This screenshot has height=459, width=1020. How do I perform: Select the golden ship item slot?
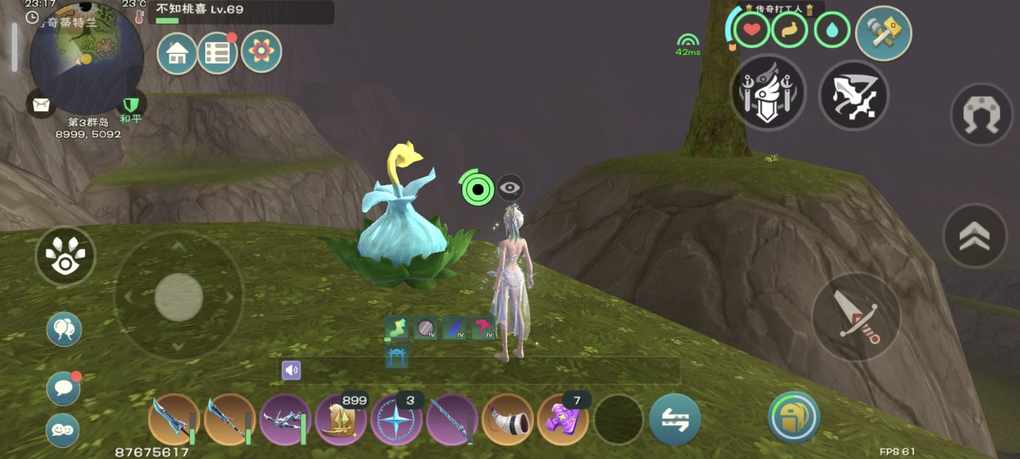(x=342, y=419)
